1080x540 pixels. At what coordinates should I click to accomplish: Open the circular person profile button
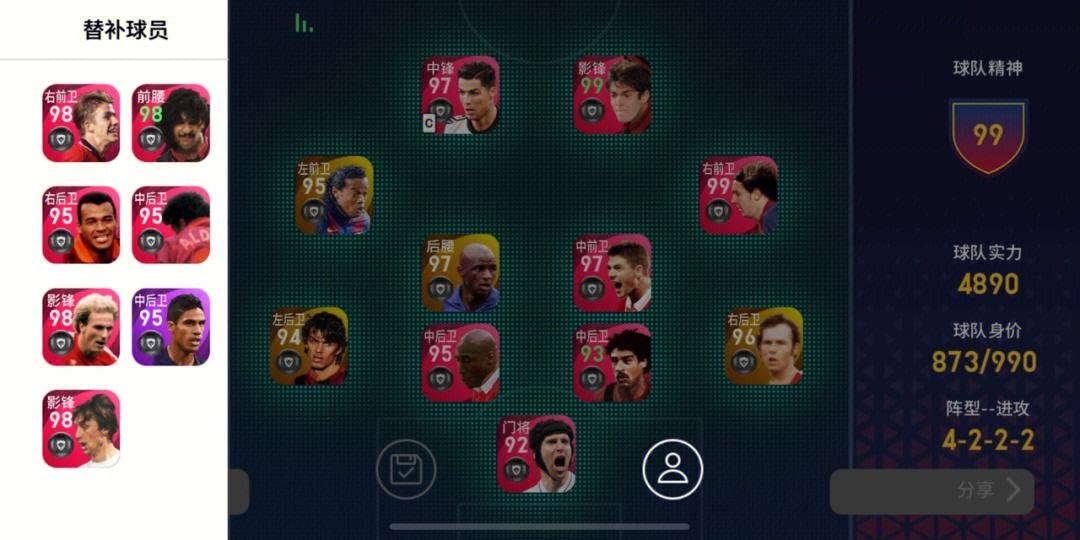(x=672, y=469)
